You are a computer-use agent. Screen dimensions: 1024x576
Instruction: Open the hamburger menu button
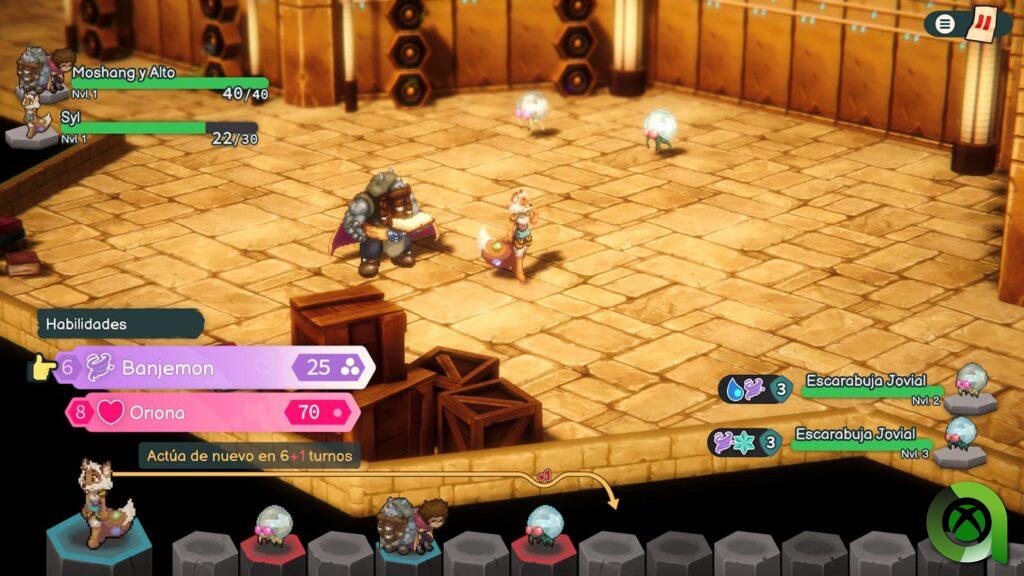[943, 23]
